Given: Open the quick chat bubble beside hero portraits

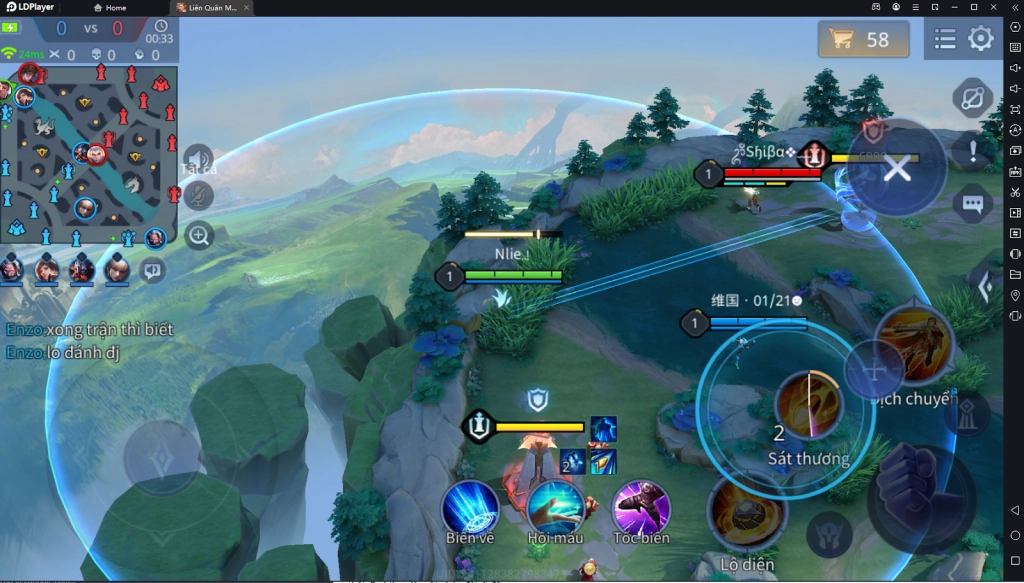Looking at the screenshot, I should pos(152,268).
